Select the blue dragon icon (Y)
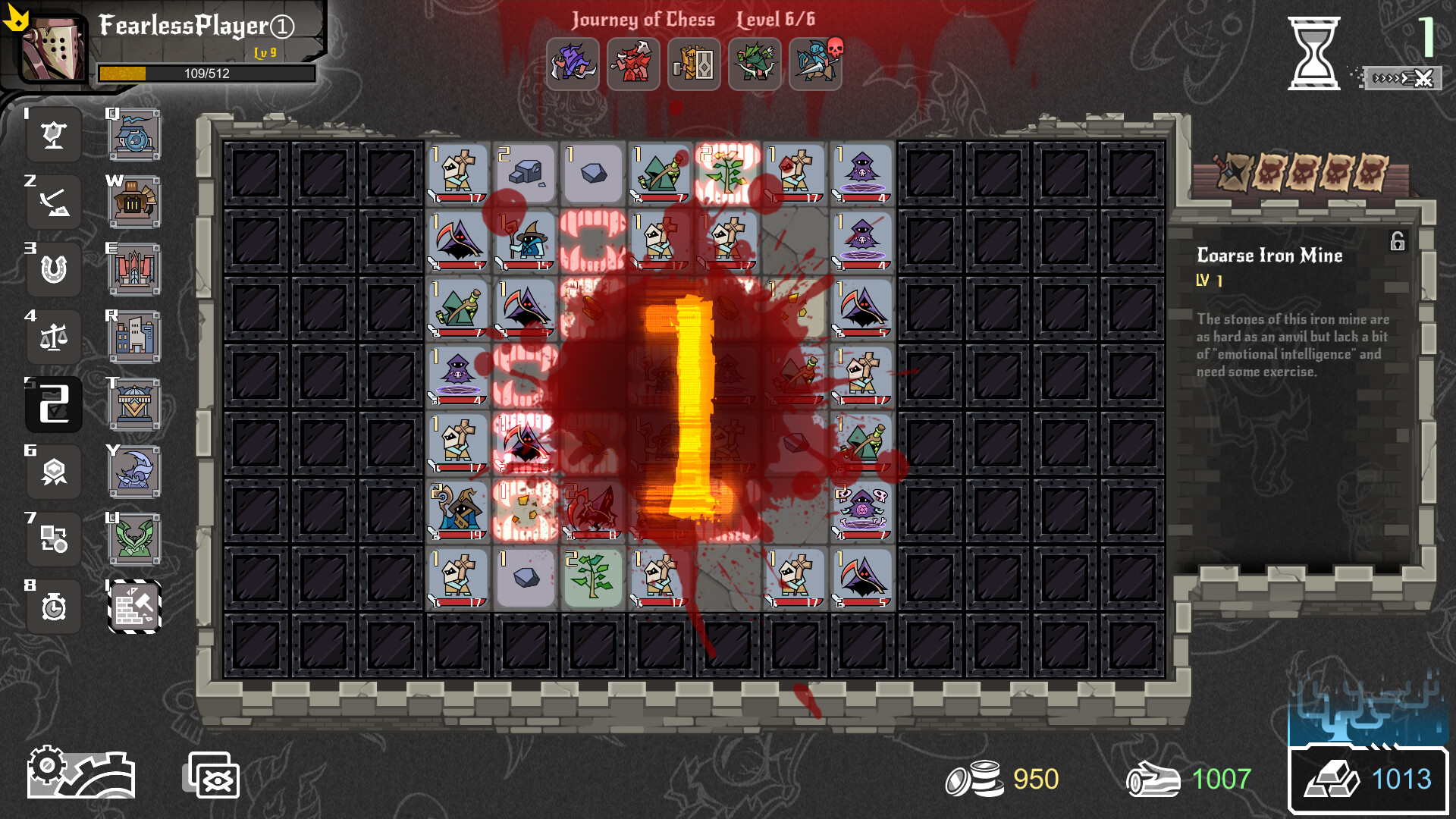Screen dimensions: 1456x819 point(133,472)
